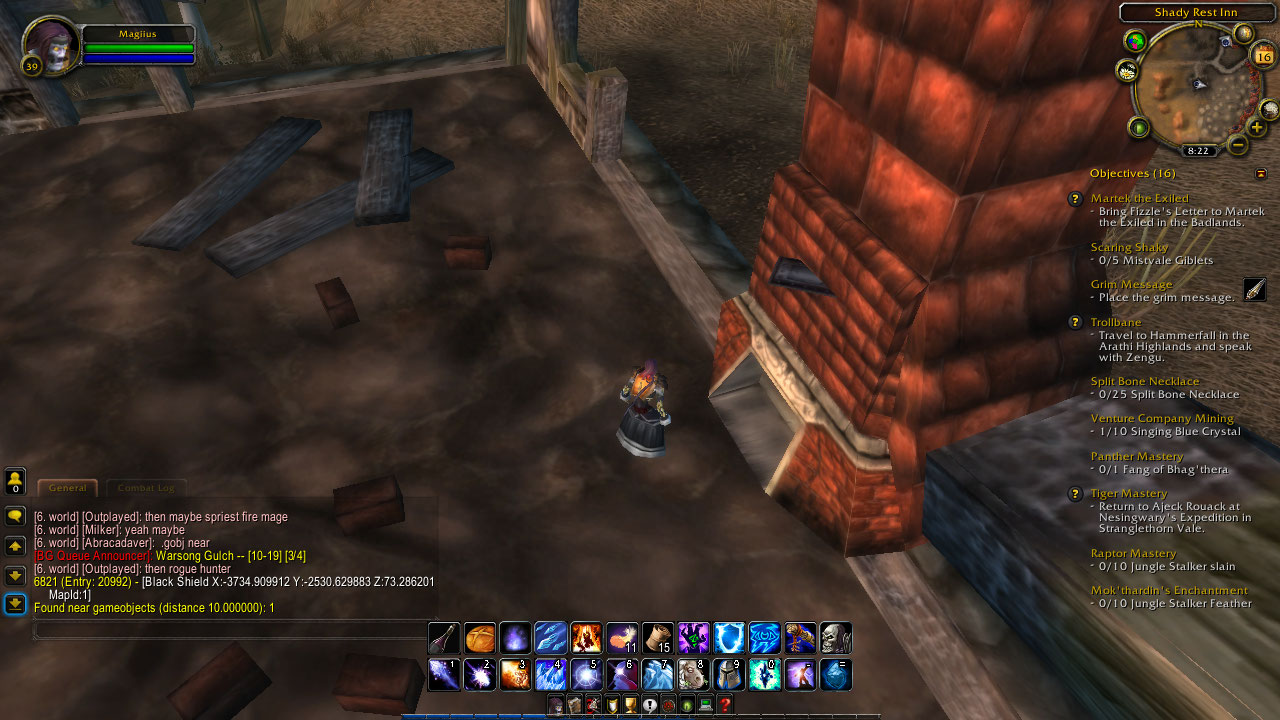The height and width of the screenshot is (720, 1280).
Task: Open the calendar icon showing day 16
Action: [1265, 56]
